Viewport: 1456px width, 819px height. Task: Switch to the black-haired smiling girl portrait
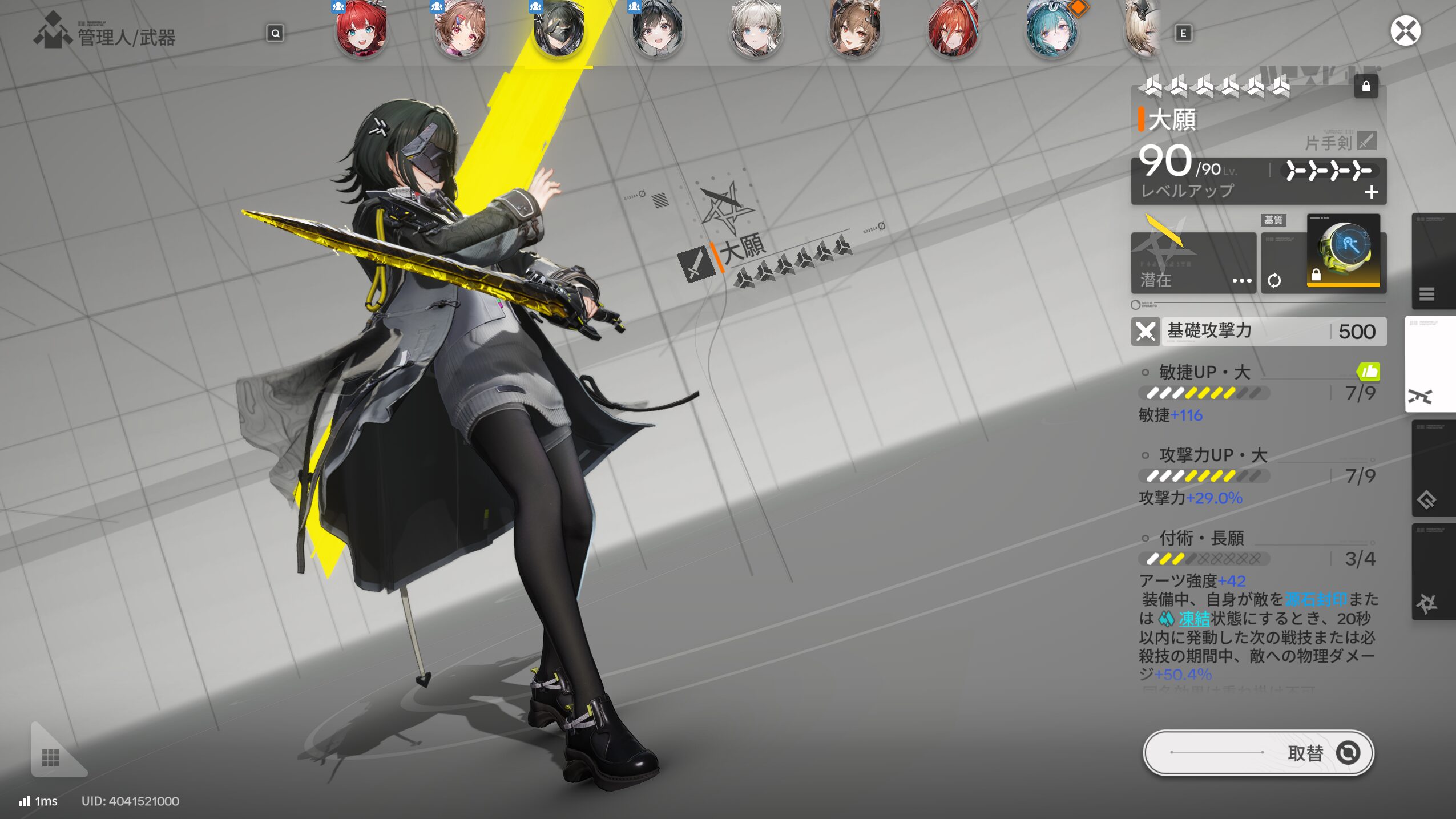click(x=658, y=30)
